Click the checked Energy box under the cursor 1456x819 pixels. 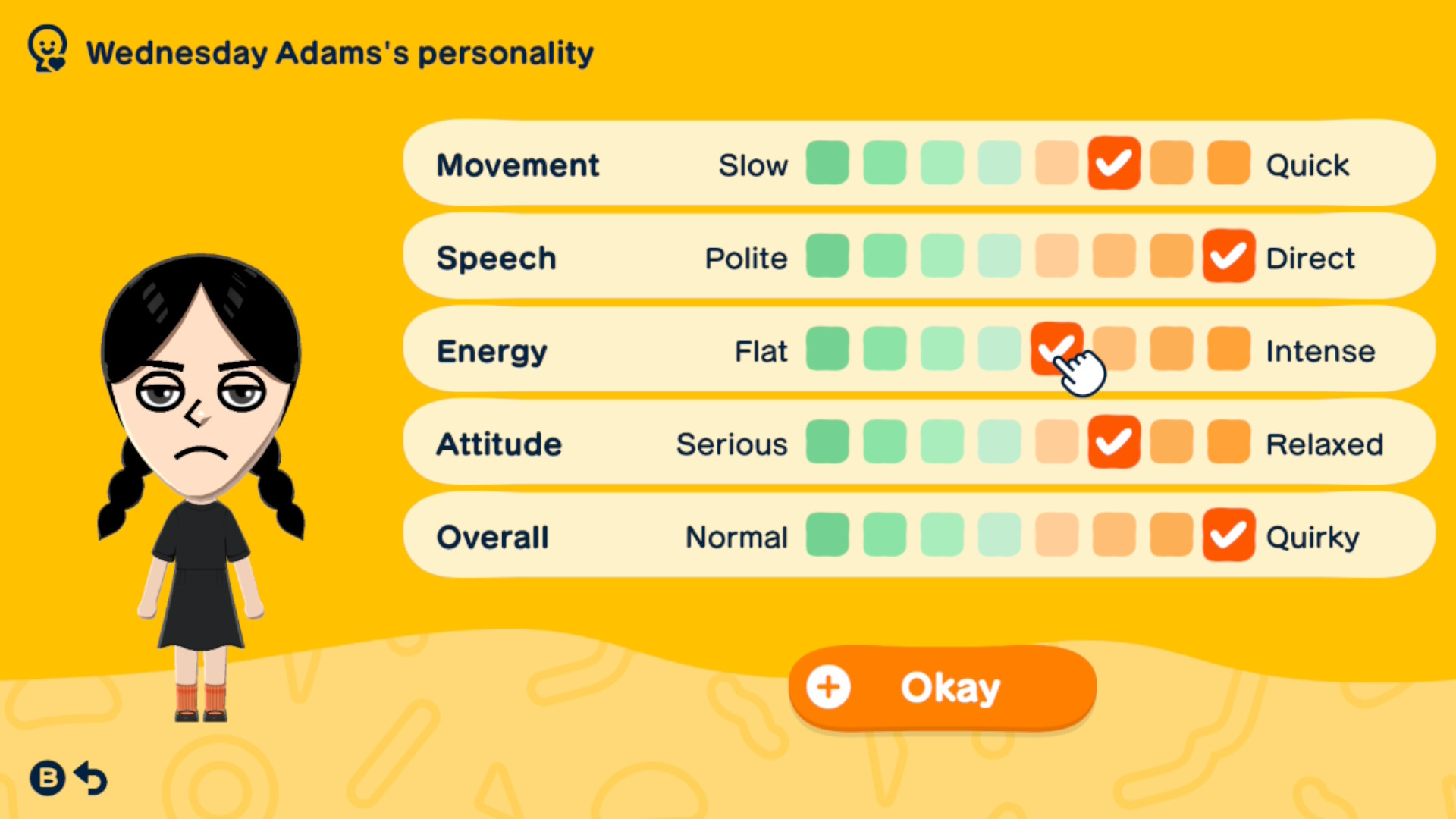[1056, 350]
